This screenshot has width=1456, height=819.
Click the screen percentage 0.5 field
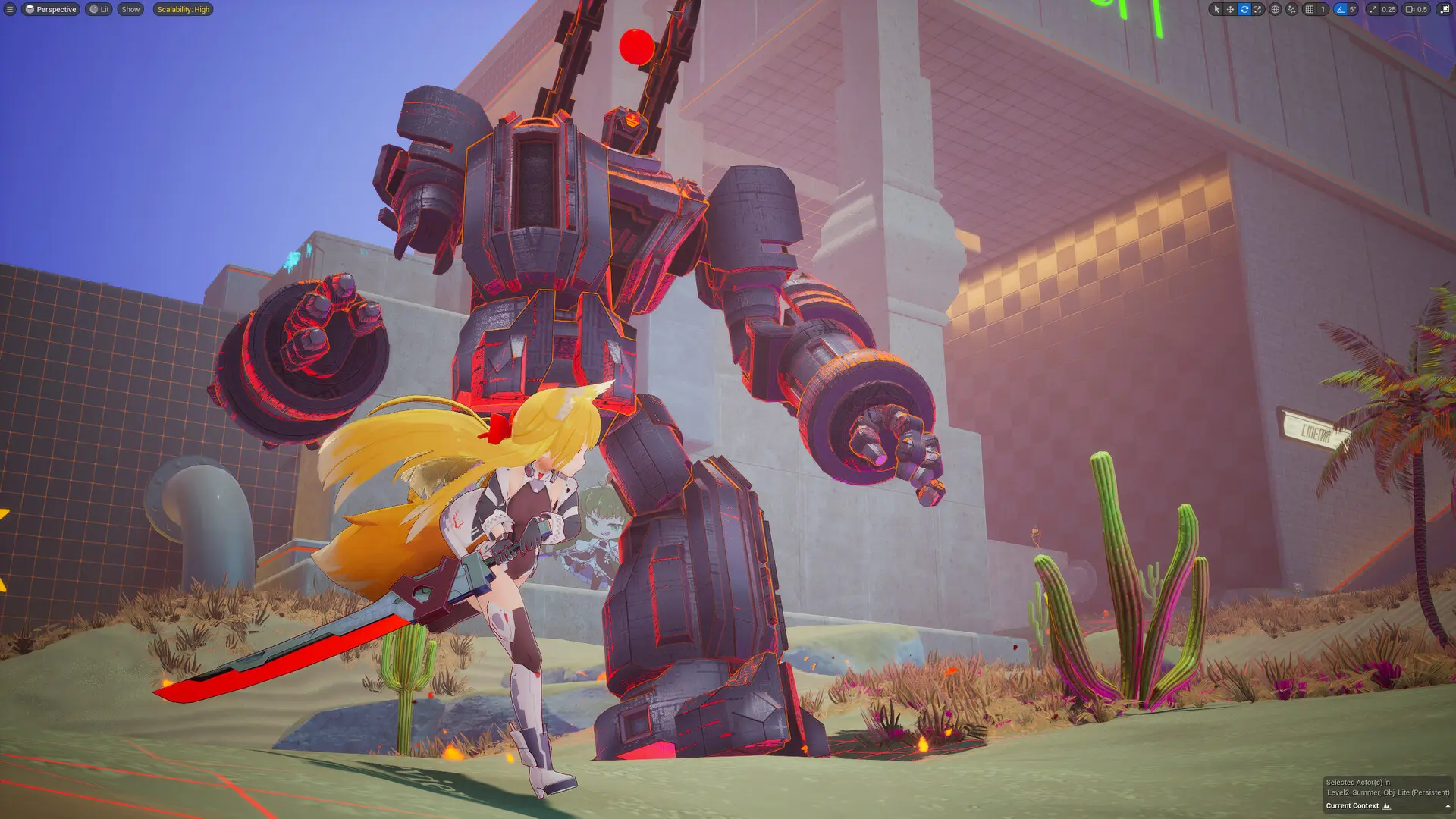pyautogui.click(x=1423, y=9)
